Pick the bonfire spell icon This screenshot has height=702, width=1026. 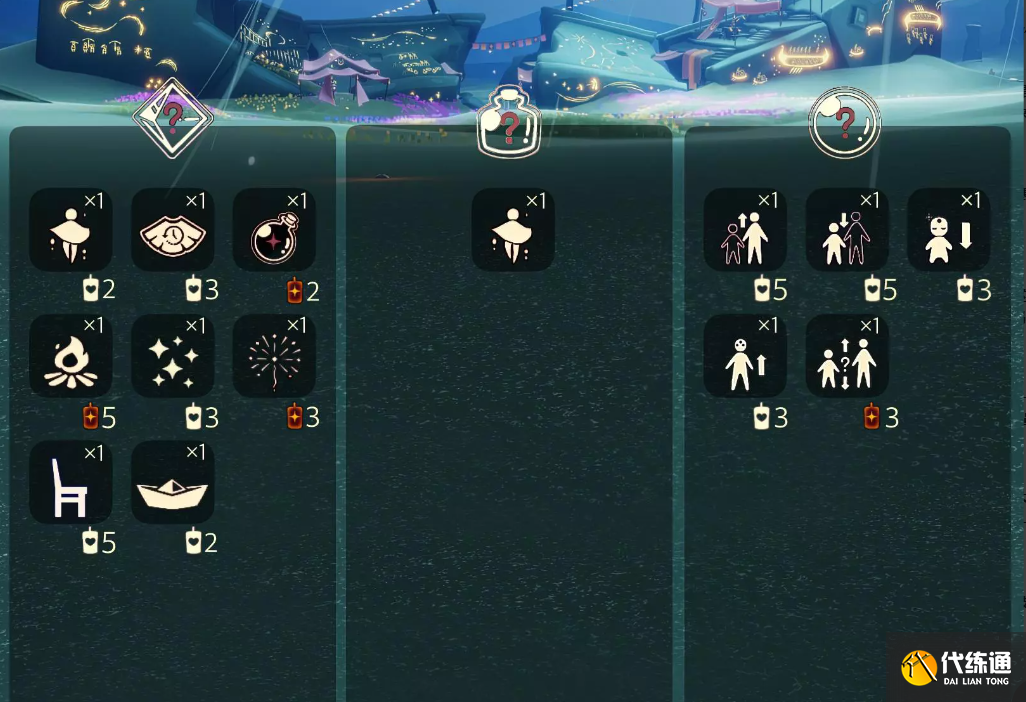click(70, 356)
